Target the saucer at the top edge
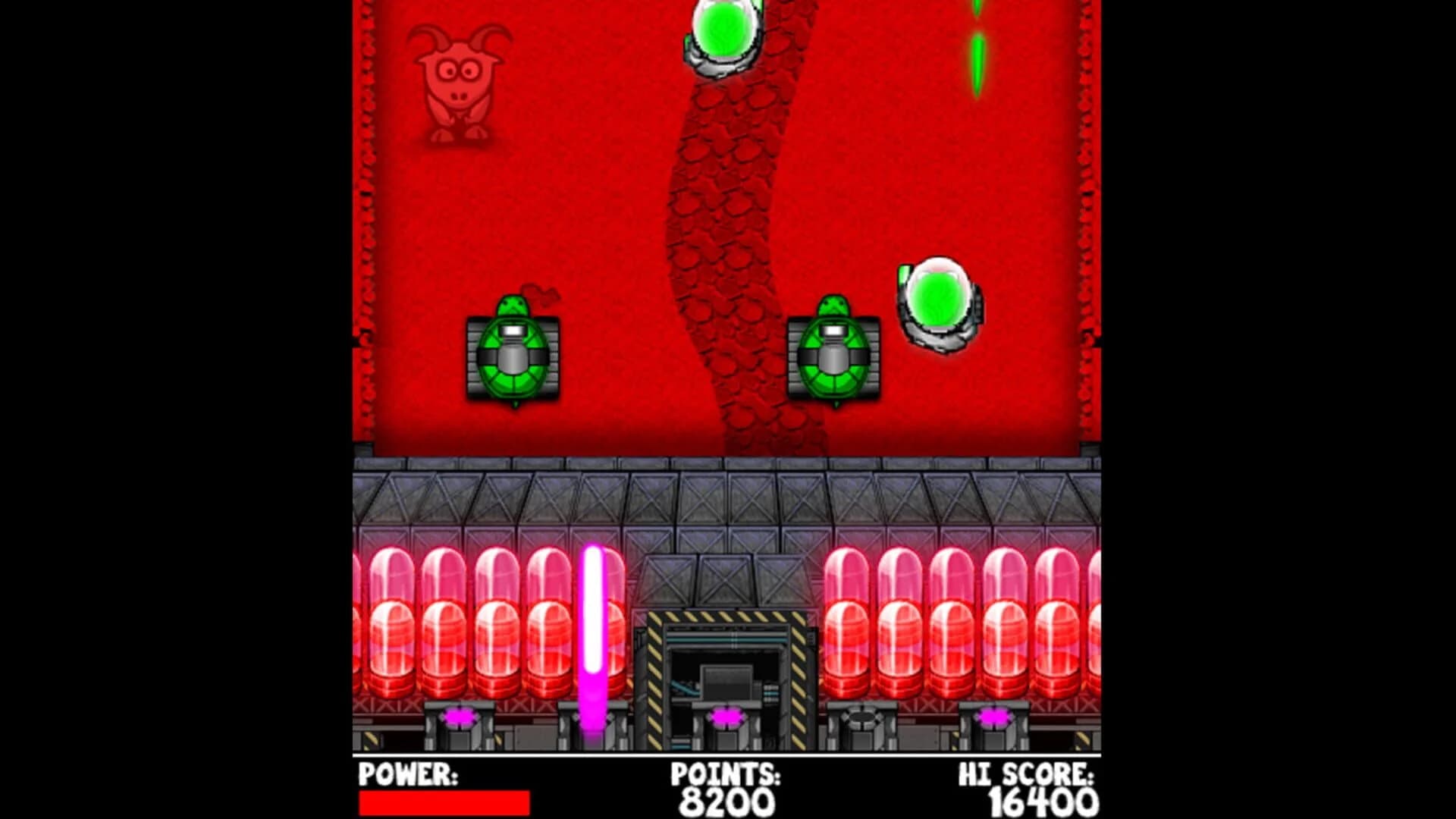 [x=722, y=34]
